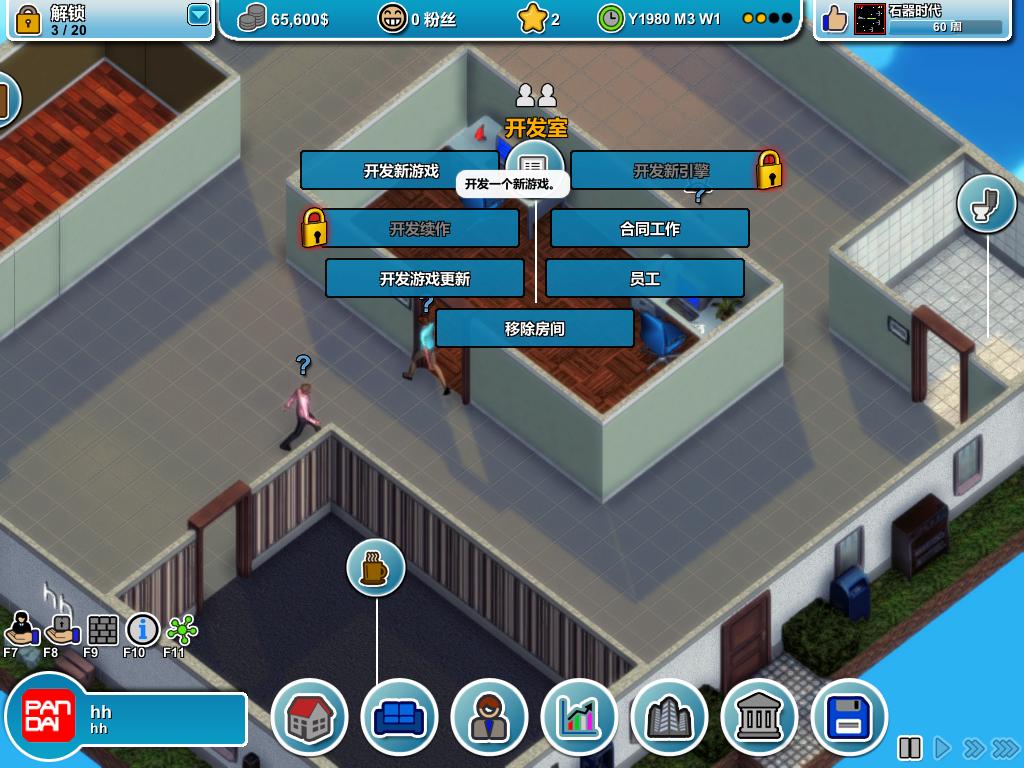Choose 开发新游戏 in the room menu
The image size is (1024, 768).
click(400, 171)
